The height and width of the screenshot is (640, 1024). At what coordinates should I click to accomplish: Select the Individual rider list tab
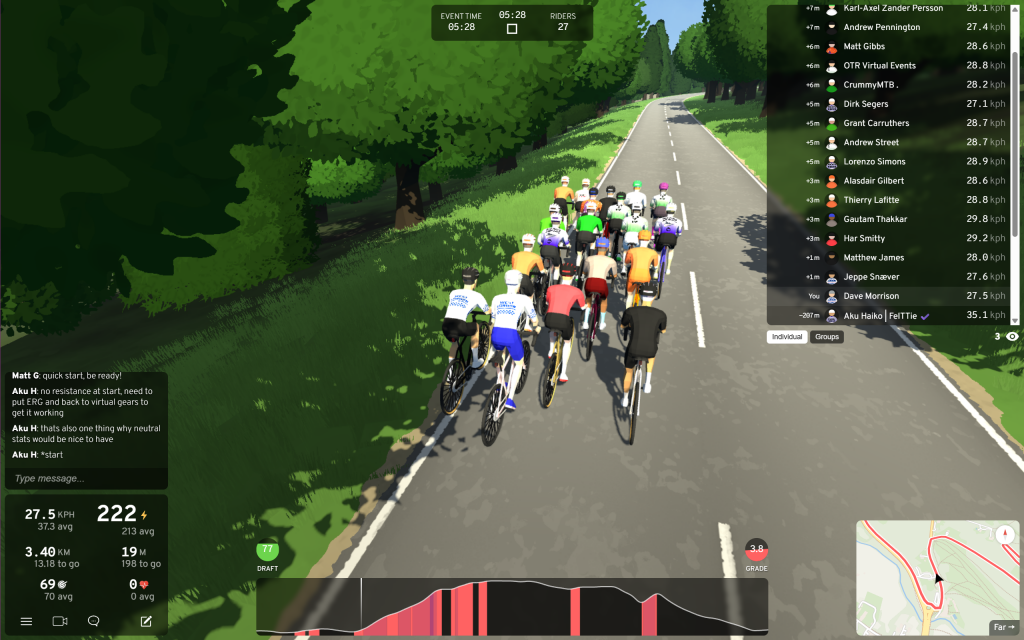787,337
